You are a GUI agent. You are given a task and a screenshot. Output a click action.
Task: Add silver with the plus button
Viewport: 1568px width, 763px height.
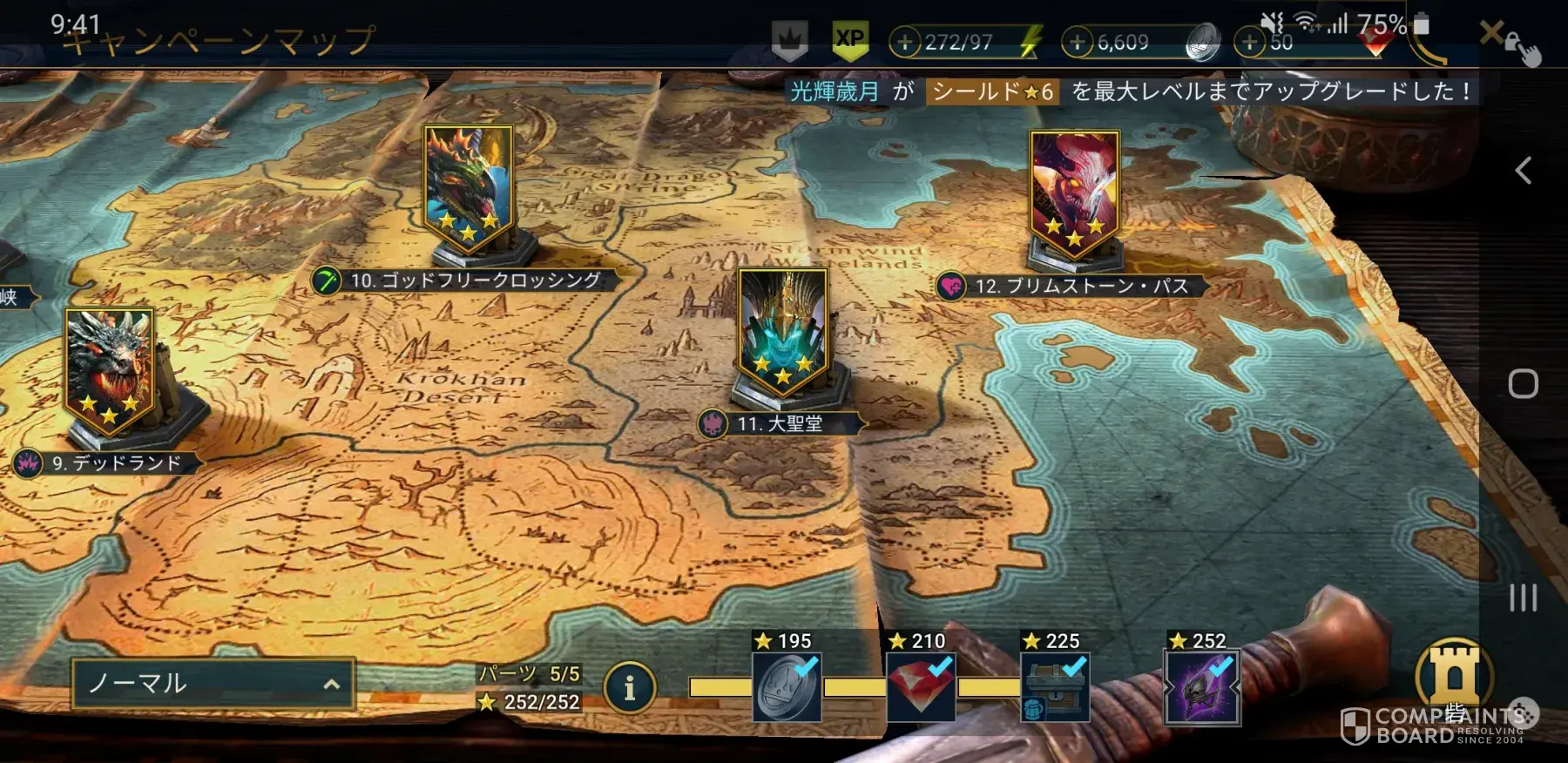(1078, 42)
